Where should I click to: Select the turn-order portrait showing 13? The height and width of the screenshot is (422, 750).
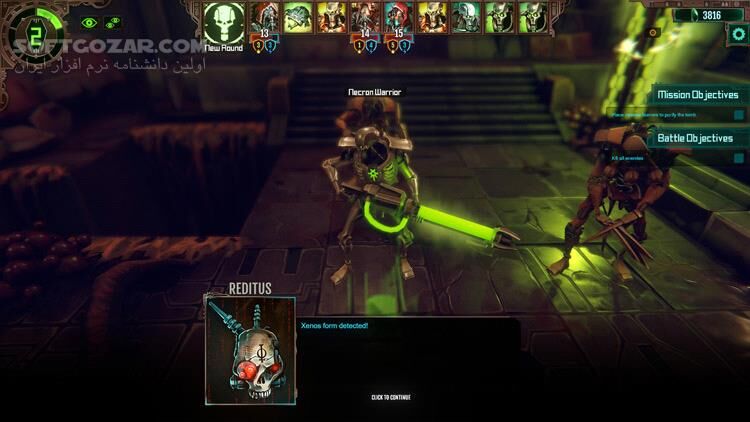tap(265, 19)
